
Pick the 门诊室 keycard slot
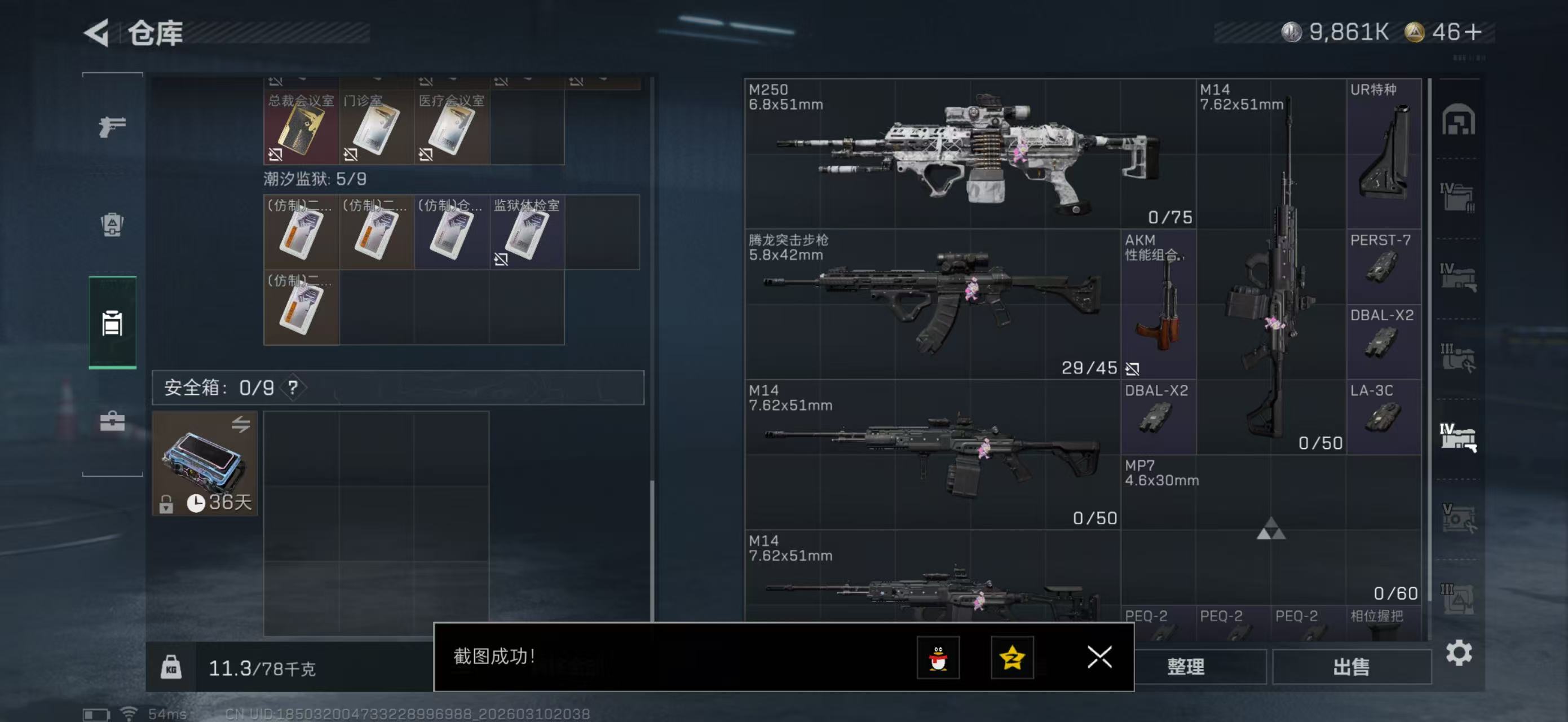(376, 129)
